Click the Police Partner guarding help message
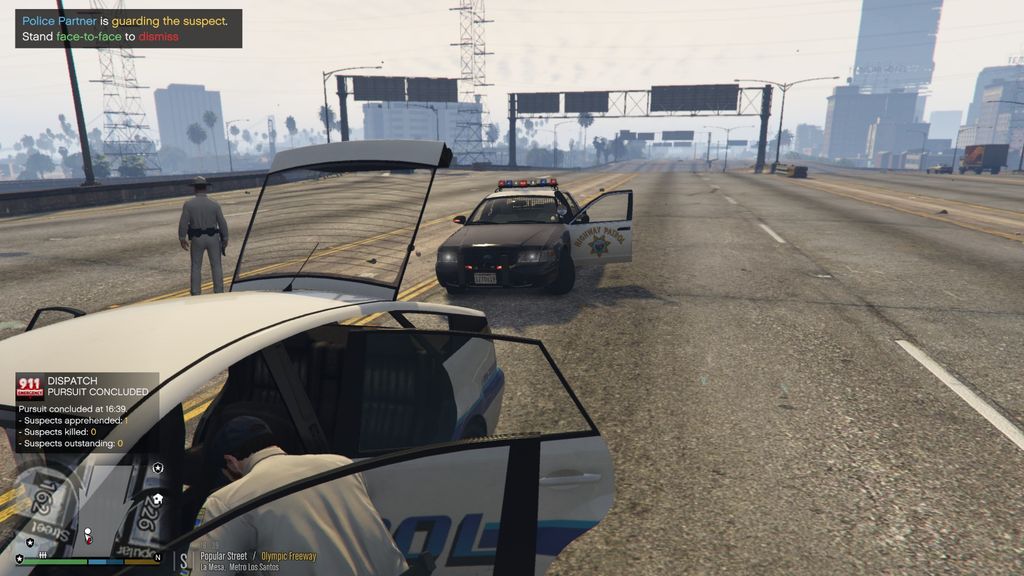 coord(128,28)
